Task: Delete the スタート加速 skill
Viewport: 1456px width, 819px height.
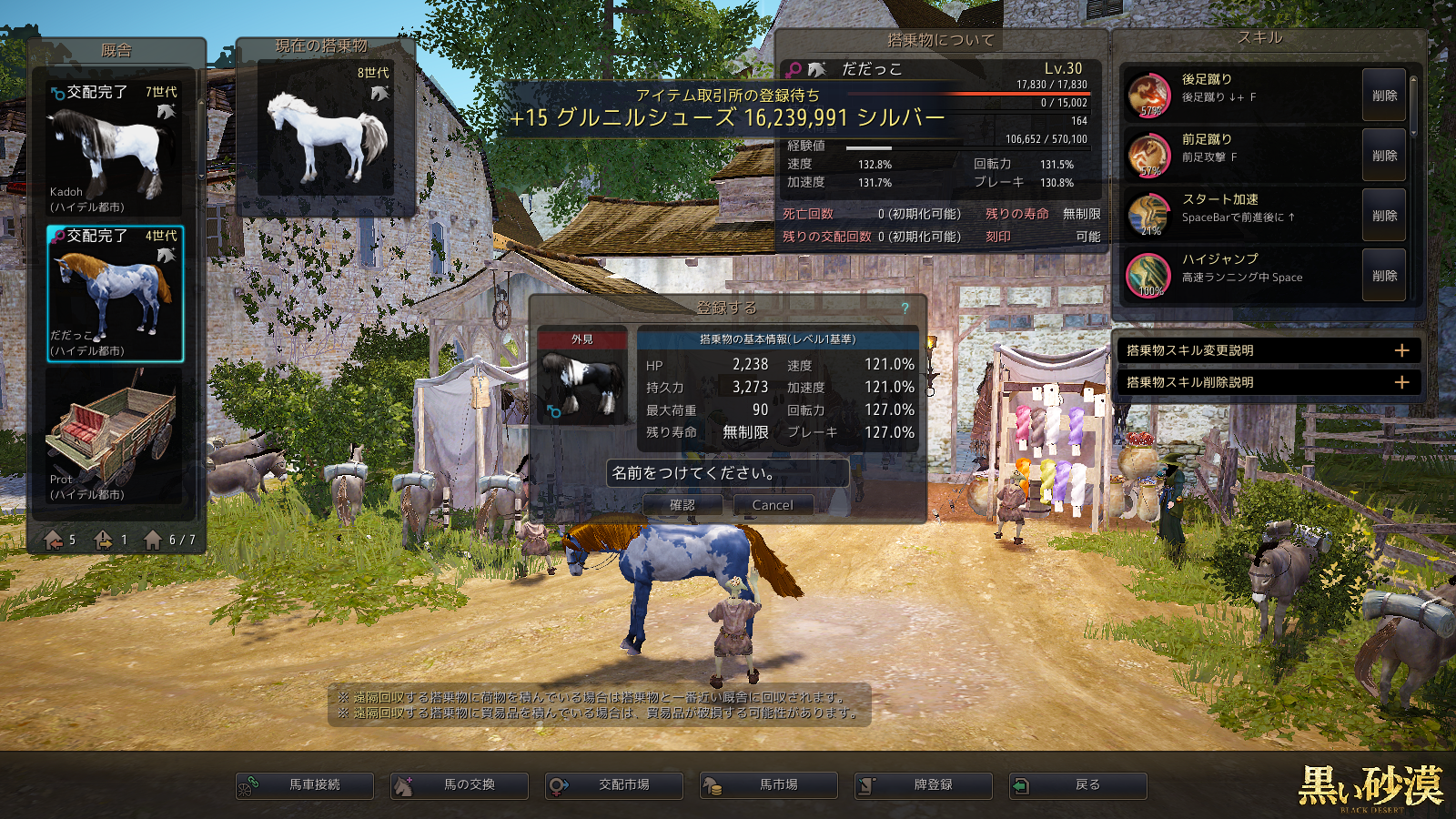Action: 1384,216
